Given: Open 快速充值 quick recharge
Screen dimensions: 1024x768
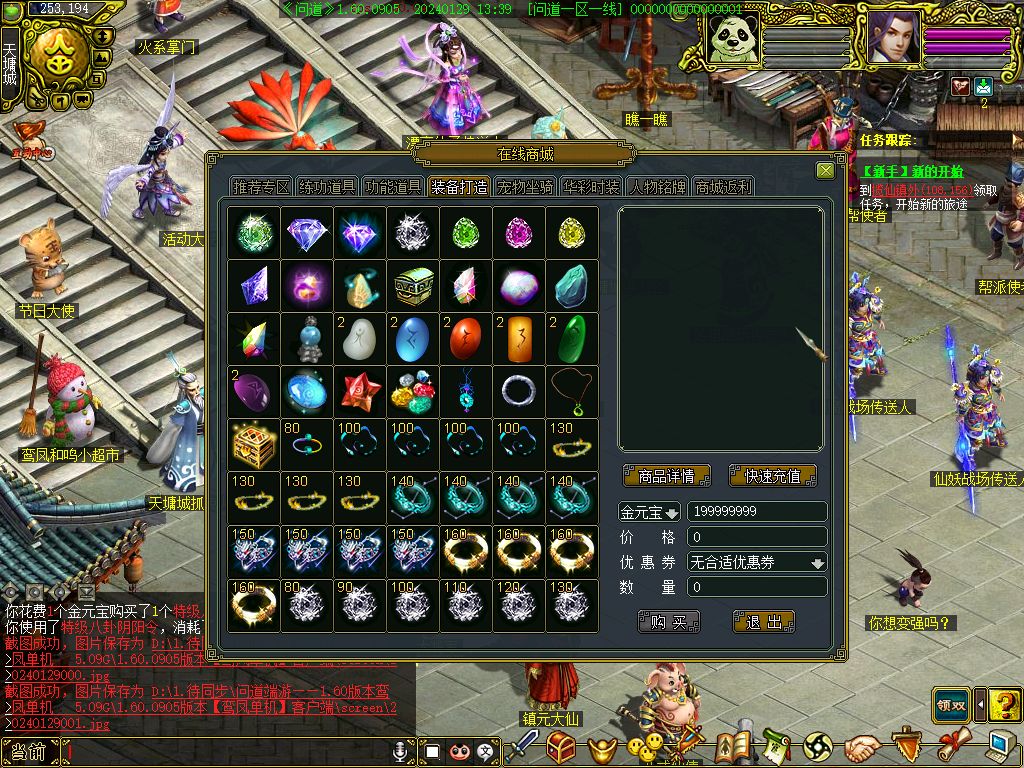Looking at the screenshot, I should 773,476.
